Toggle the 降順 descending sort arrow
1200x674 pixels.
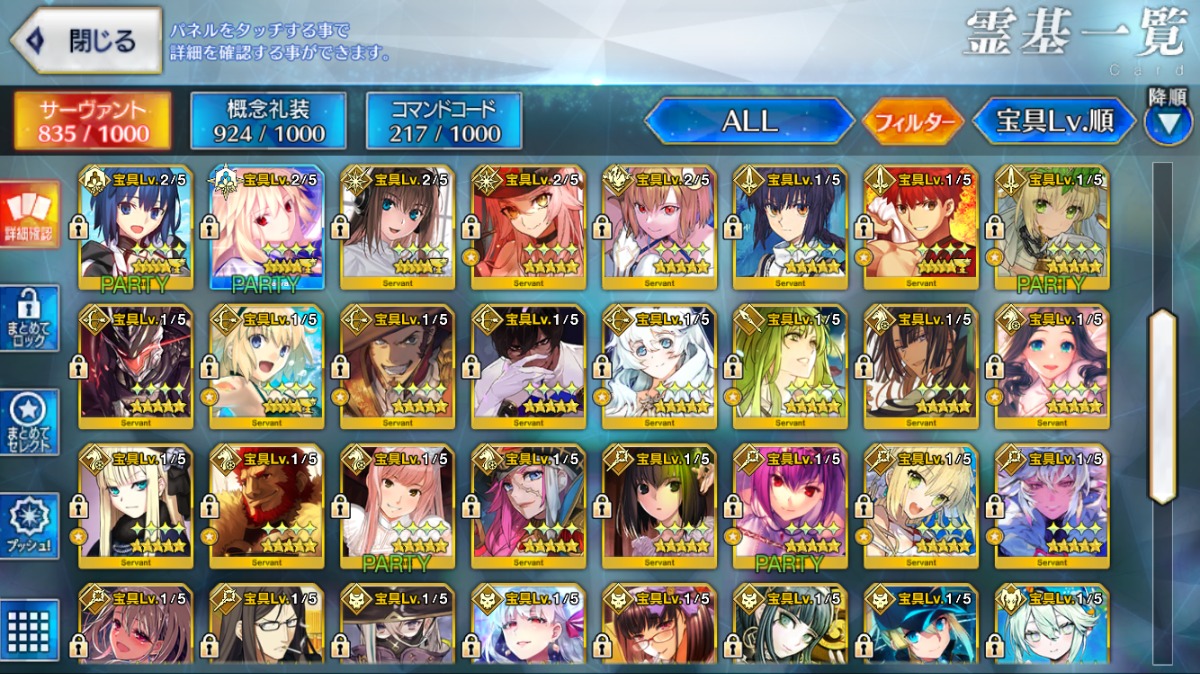1167,120
